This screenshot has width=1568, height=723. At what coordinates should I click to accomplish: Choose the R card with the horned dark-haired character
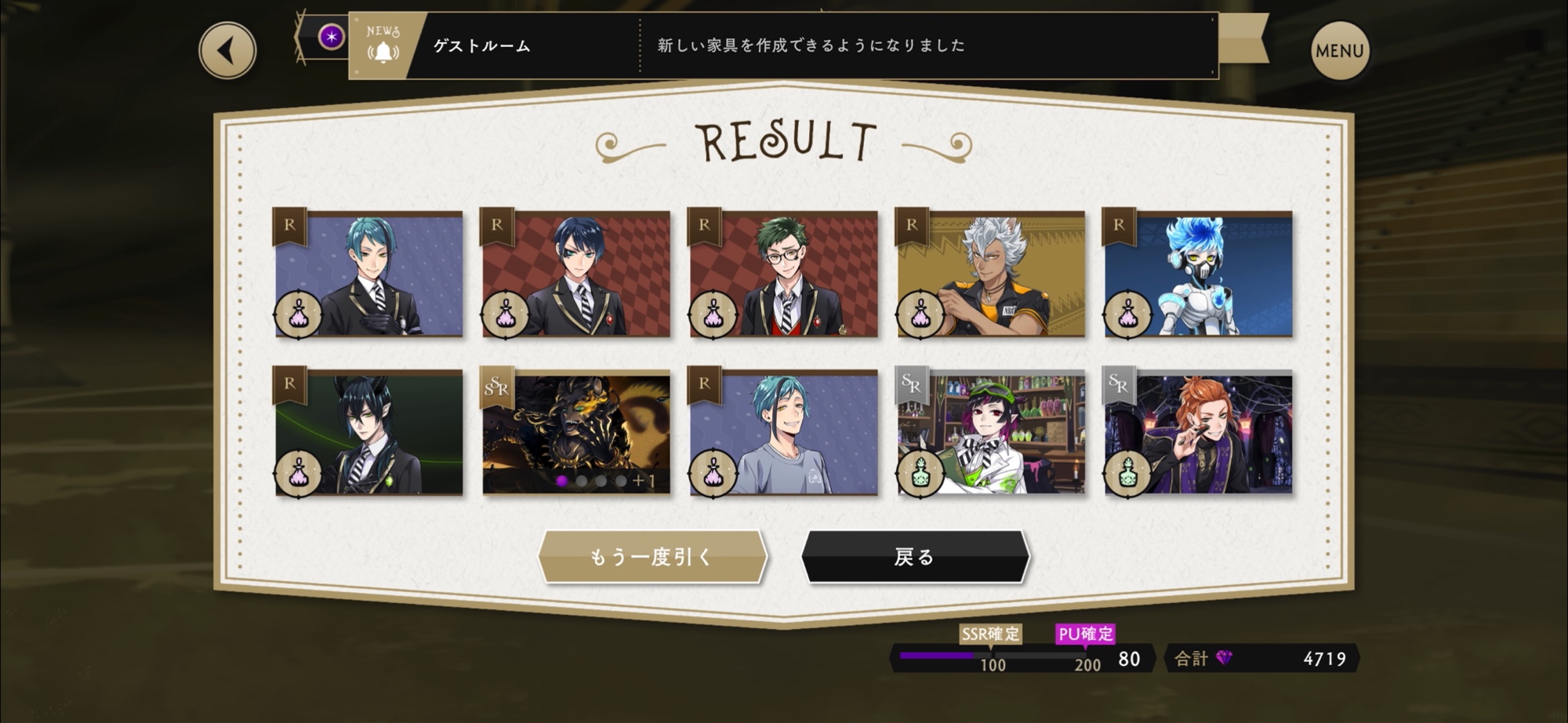tap(368, 433)
